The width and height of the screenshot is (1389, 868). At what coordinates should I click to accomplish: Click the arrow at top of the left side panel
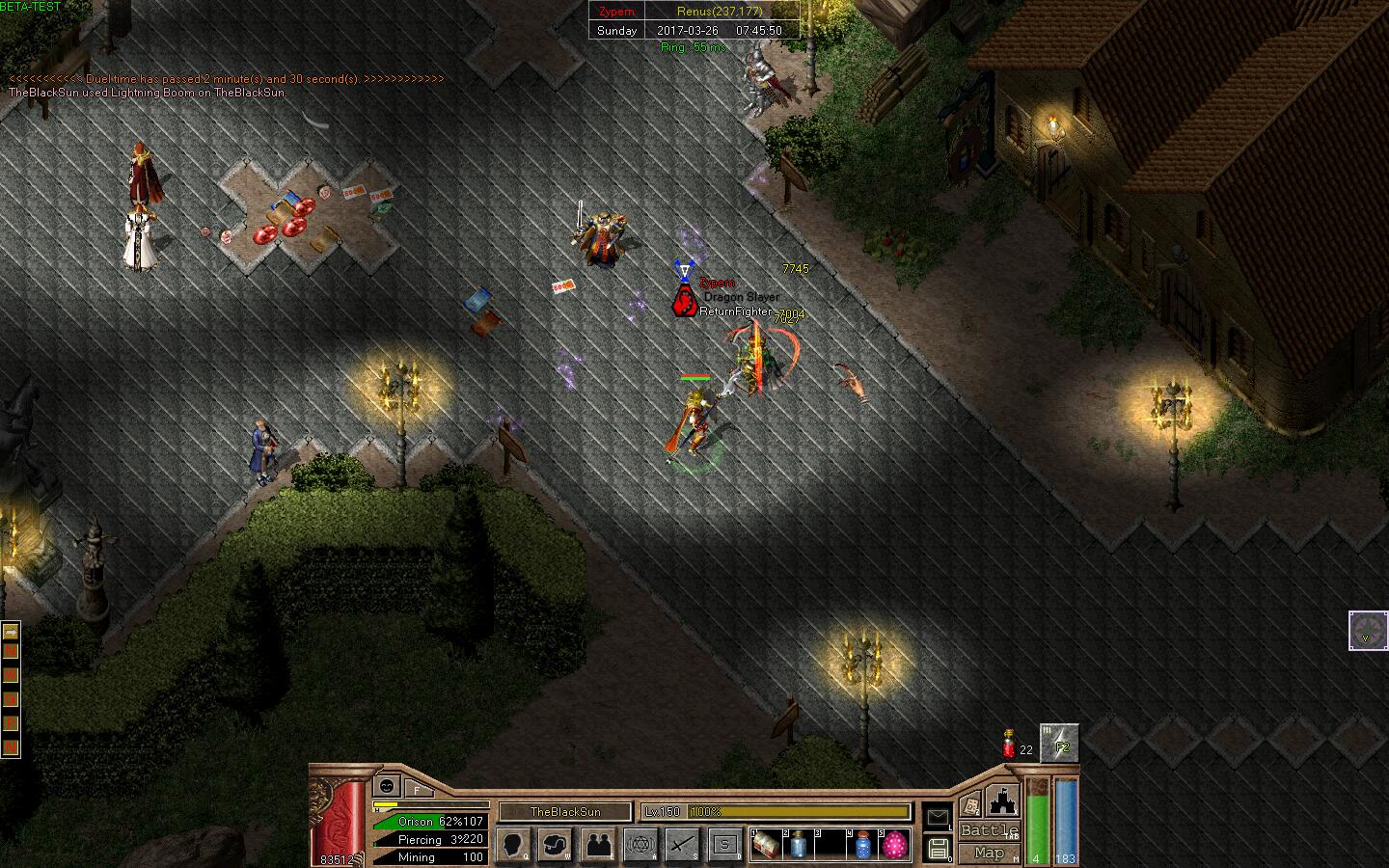coord(11,632)
